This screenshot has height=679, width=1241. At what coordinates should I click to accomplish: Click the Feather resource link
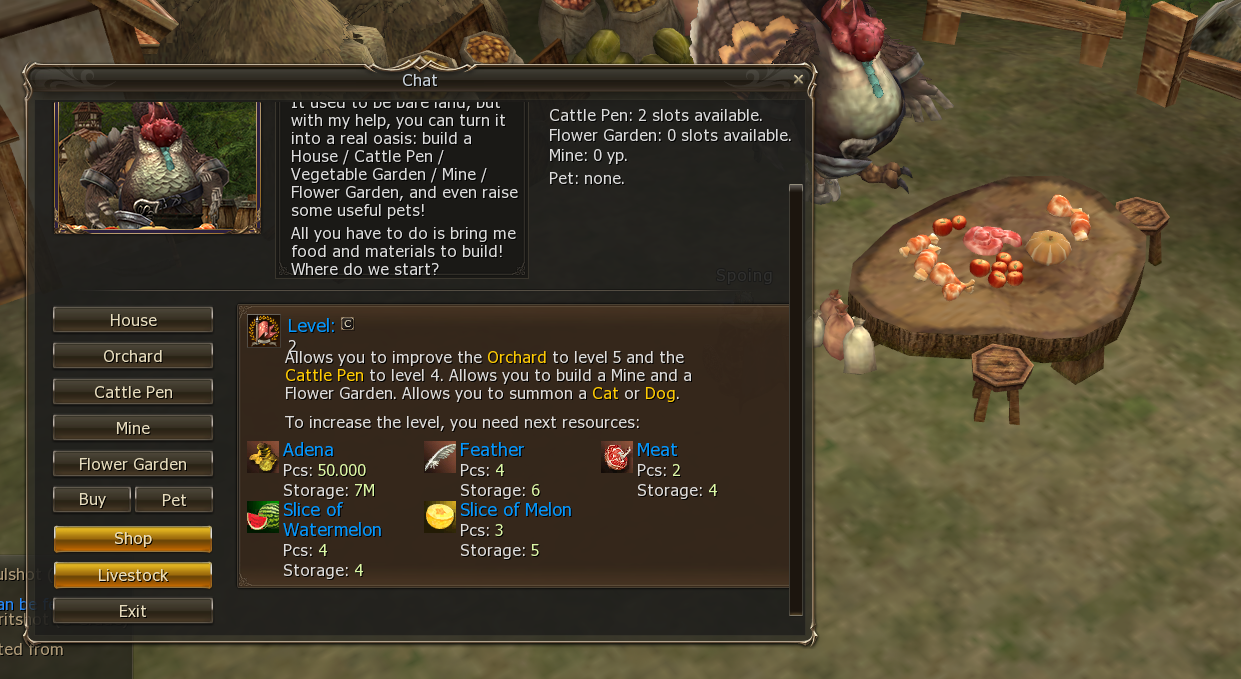coord(492,450)
